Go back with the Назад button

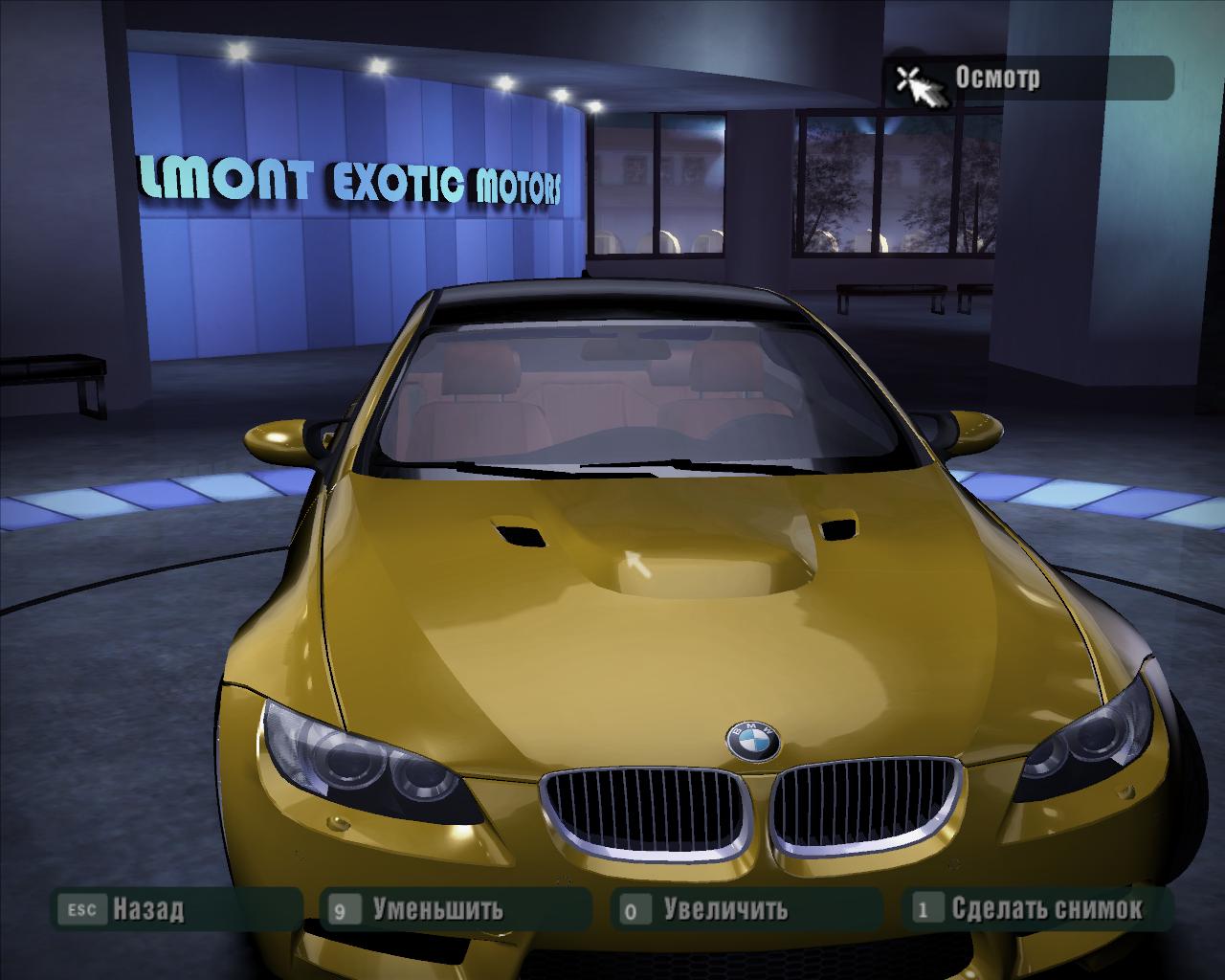(148, 908)
